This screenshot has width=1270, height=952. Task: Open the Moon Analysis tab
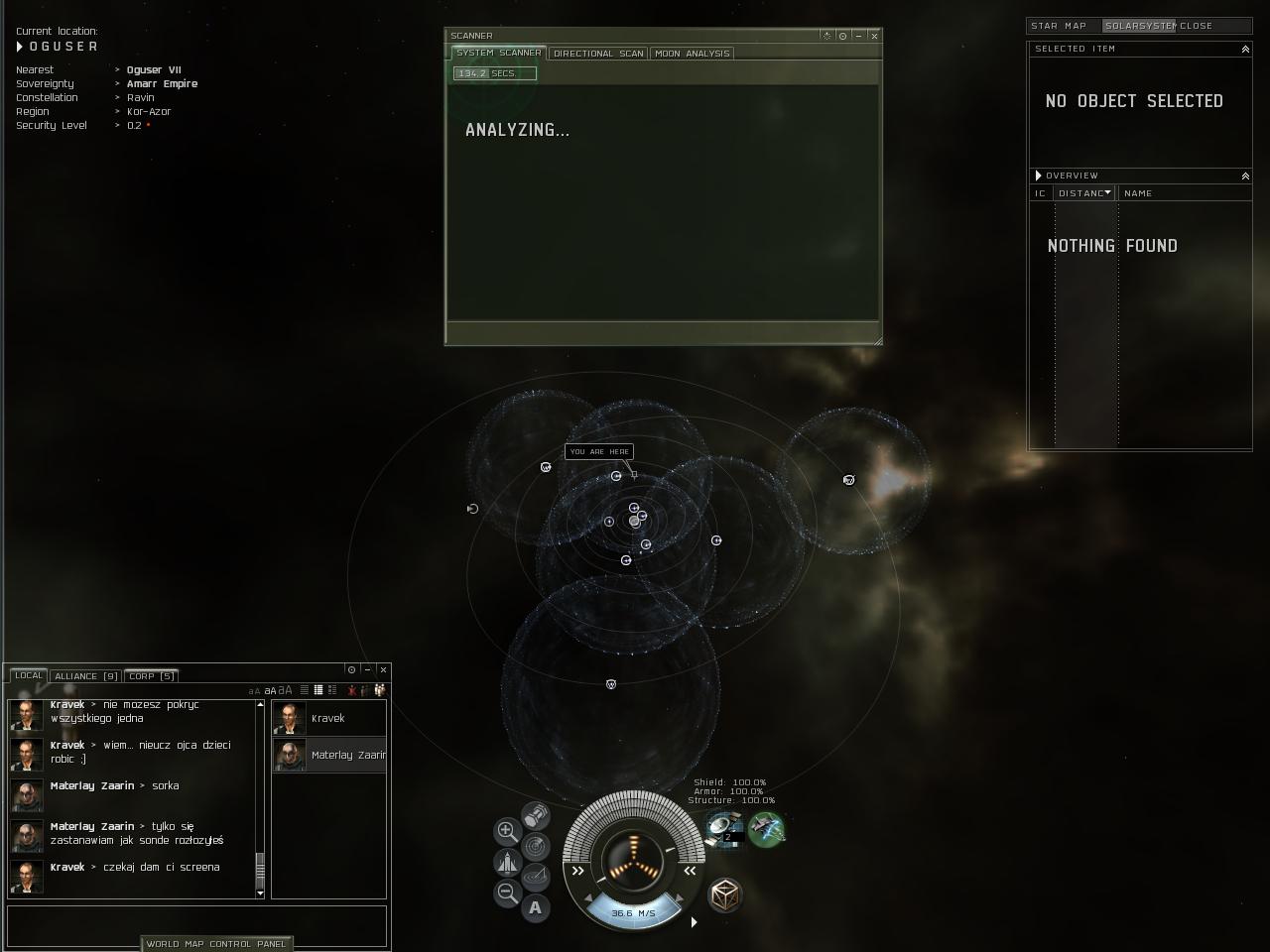point(692,54)
